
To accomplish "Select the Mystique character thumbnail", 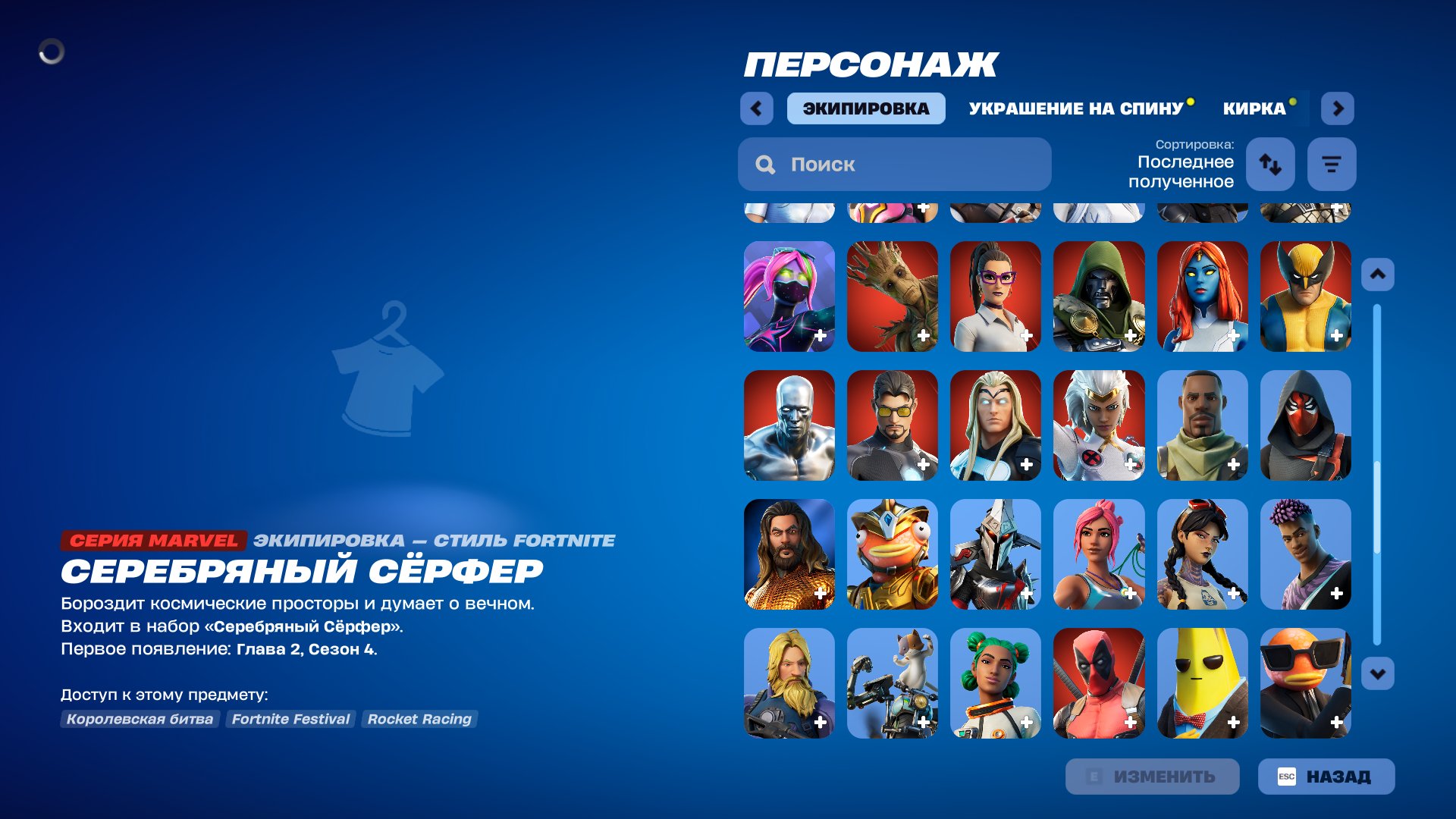I will click(x=1202, y=297).
